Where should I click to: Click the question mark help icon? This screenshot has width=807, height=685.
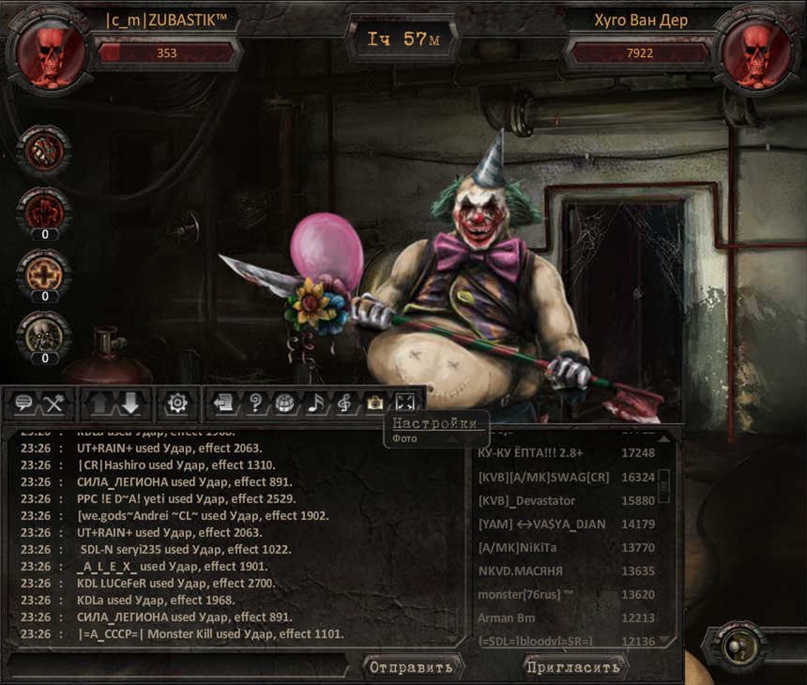click(256, 403)
